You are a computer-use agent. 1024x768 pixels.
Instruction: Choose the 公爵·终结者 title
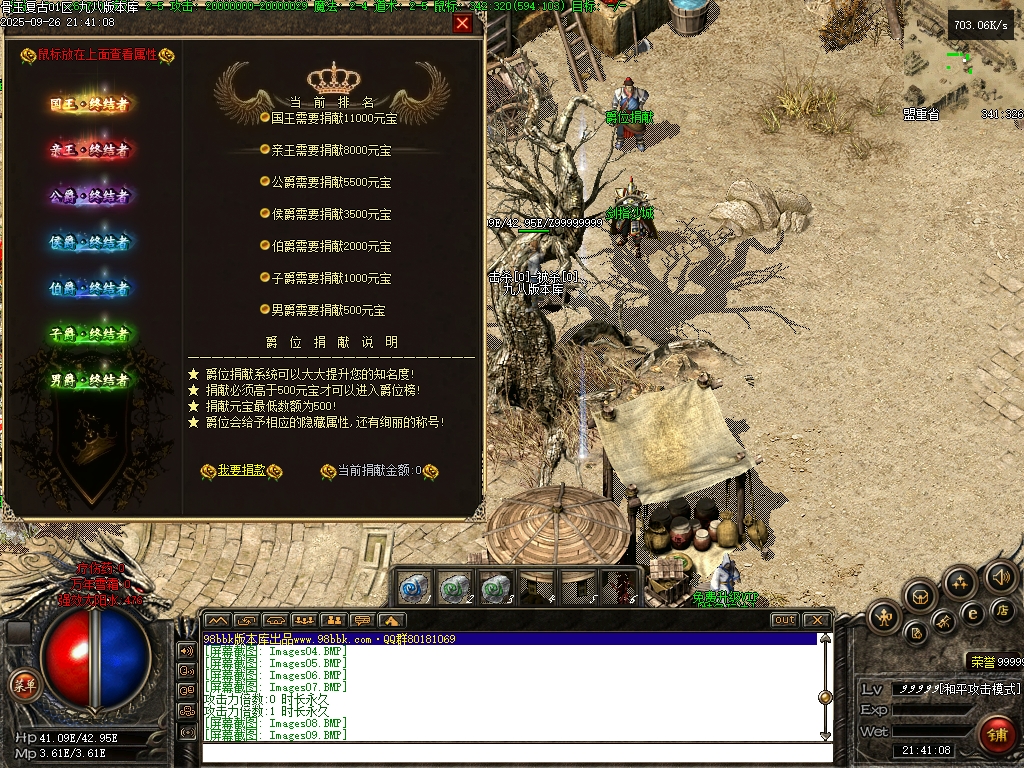90,196
